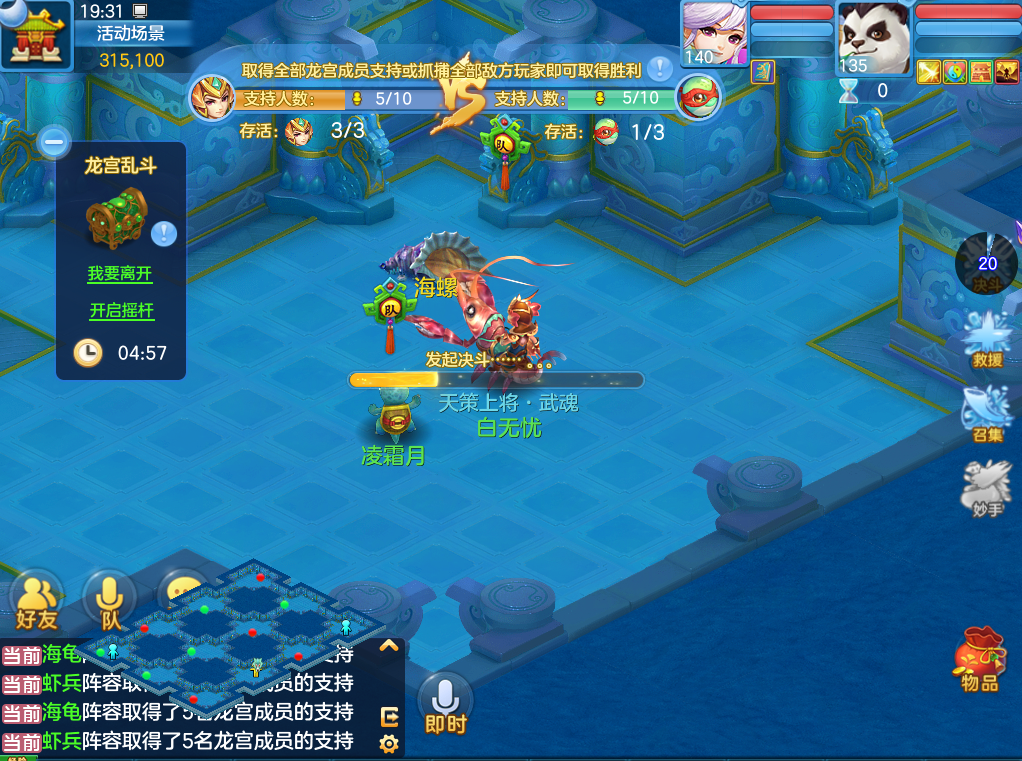The width and height of the screenshot is (1022, 761).
Task: Expand the chat log with the up arrow
Action: click(x=389, y=646)
